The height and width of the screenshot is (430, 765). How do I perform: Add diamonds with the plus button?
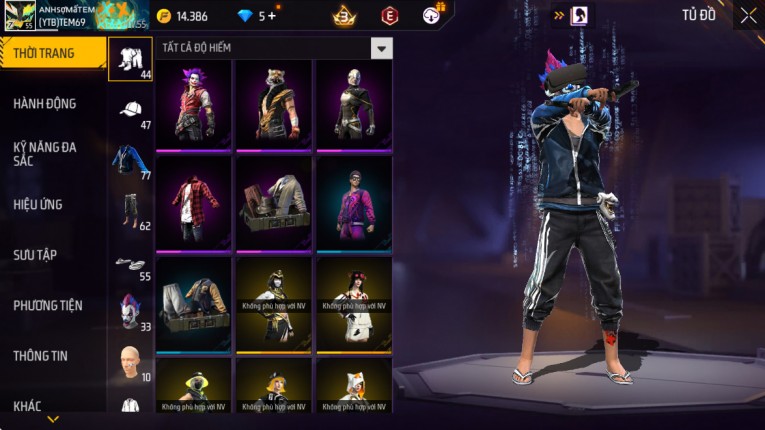point(273,16)
